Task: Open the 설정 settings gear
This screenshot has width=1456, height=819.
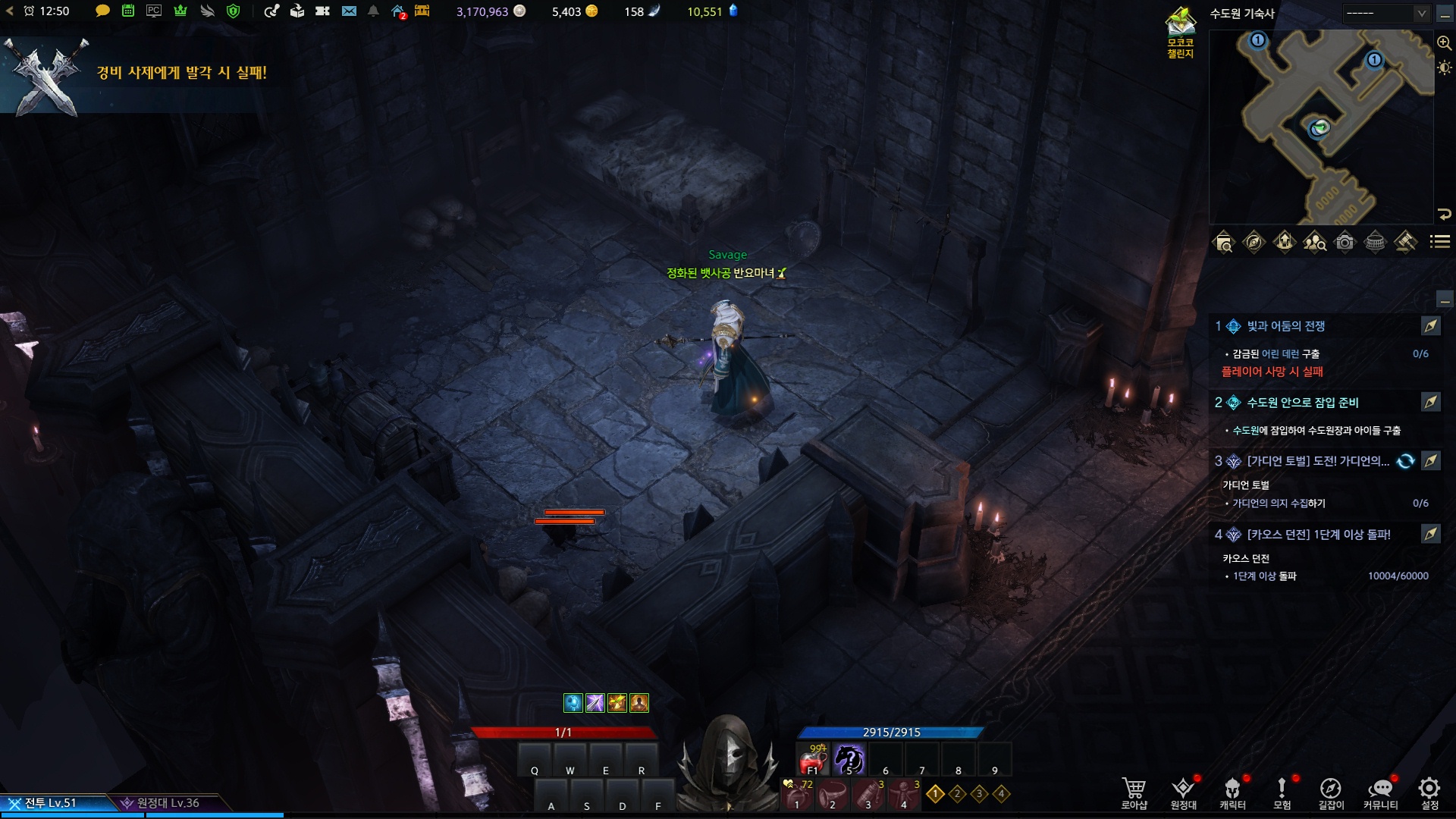Action: click(1429, 792)
